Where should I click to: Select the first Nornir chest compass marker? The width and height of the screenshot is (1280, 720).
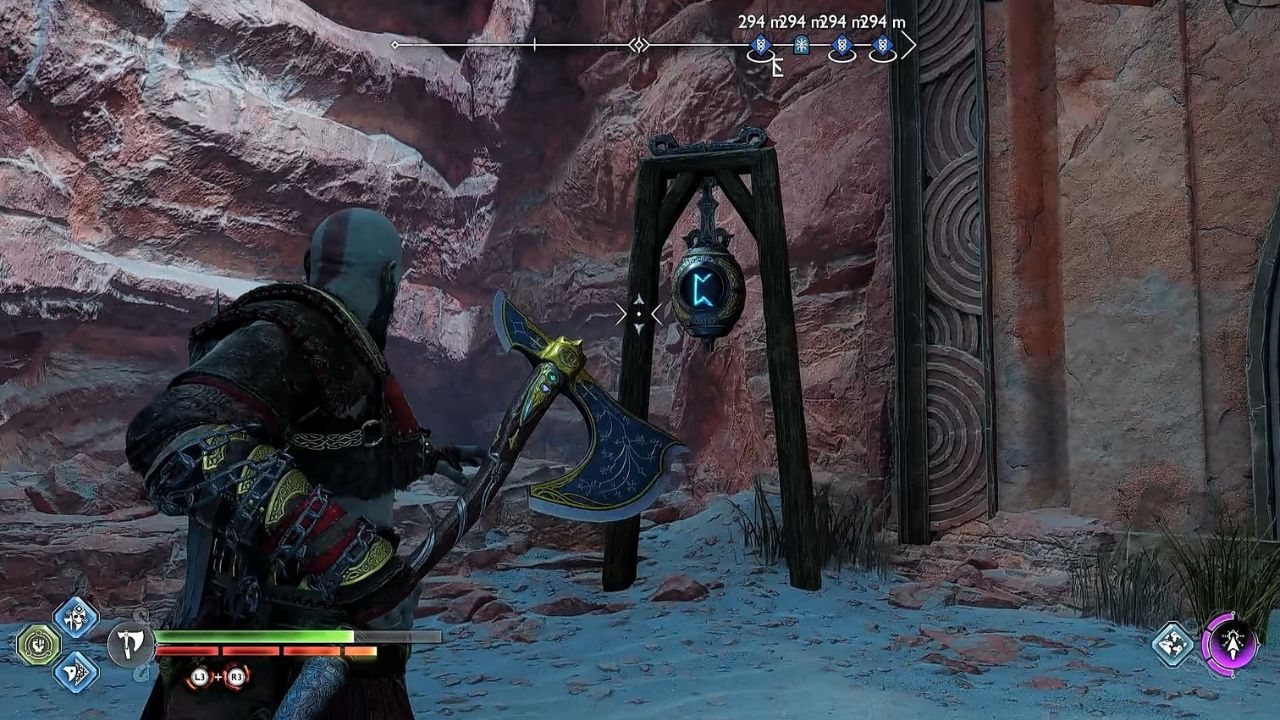761,45
